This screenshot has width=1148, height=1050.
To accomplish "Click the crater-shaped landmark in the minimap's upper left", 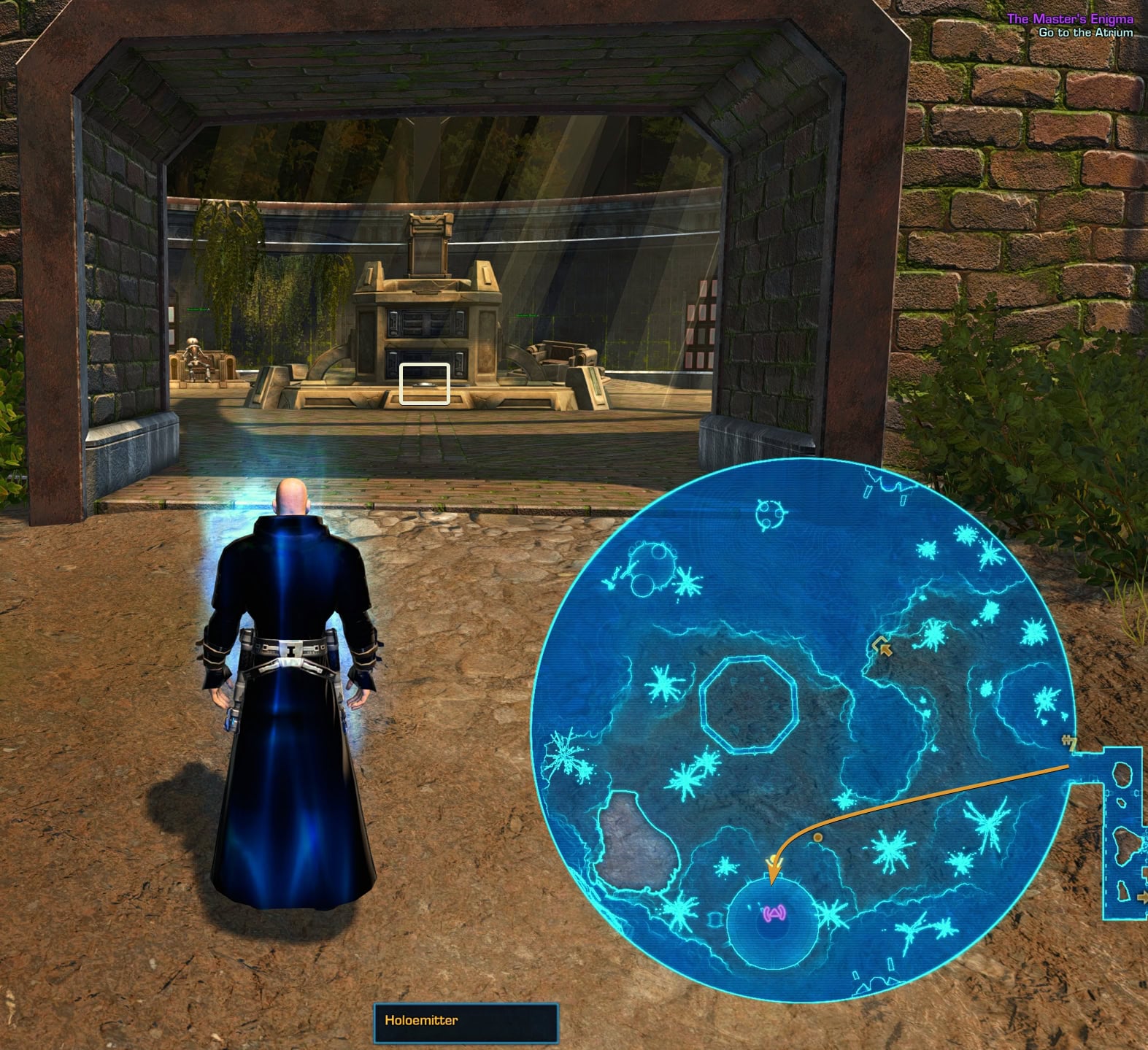I will [653, 565].
